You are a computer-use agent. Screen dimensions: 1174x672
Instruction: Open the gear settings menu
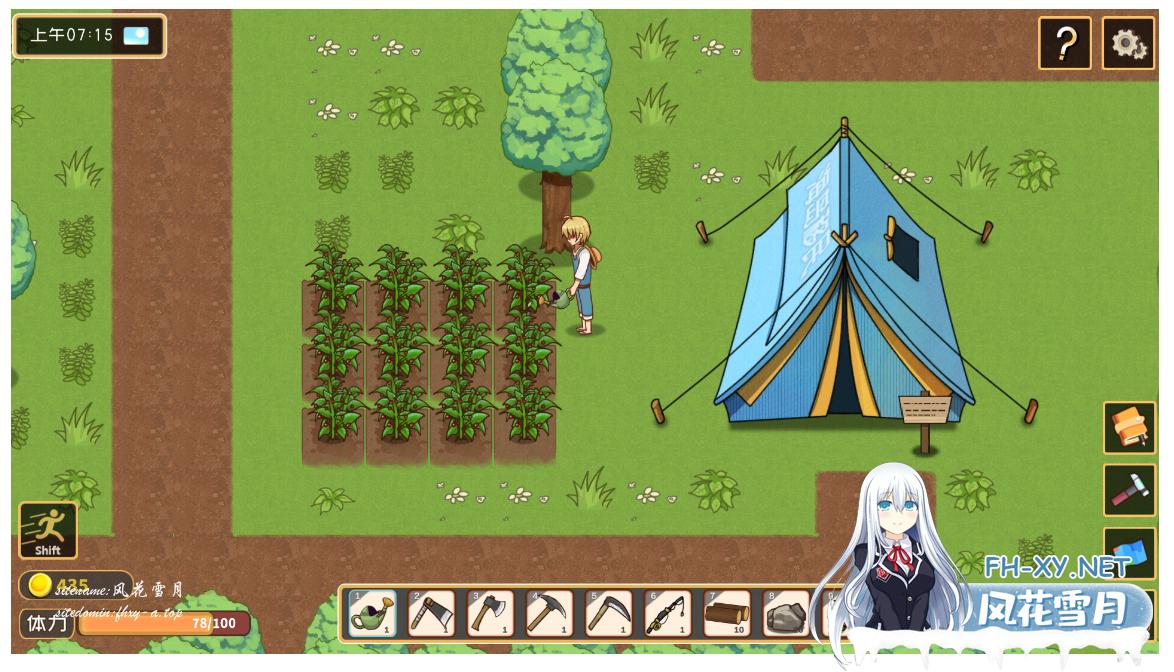tap(1128, 44)
